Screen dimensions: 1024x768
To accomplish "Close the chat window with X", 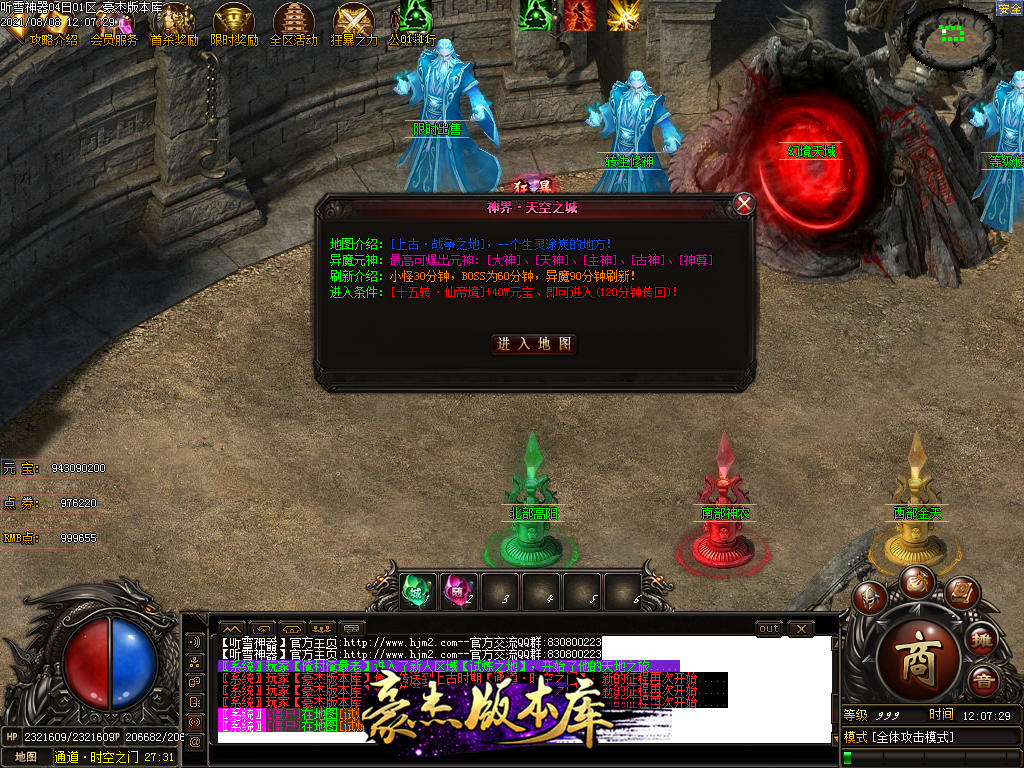I will (x=801, y=628).
